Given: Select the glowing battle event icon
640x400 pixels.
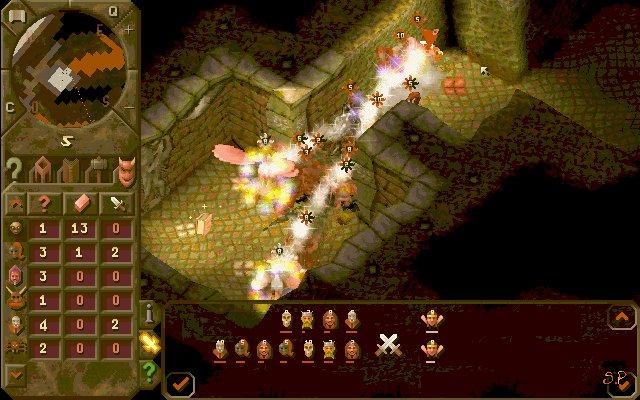Looking at the screenshot, I should point(150,343).
